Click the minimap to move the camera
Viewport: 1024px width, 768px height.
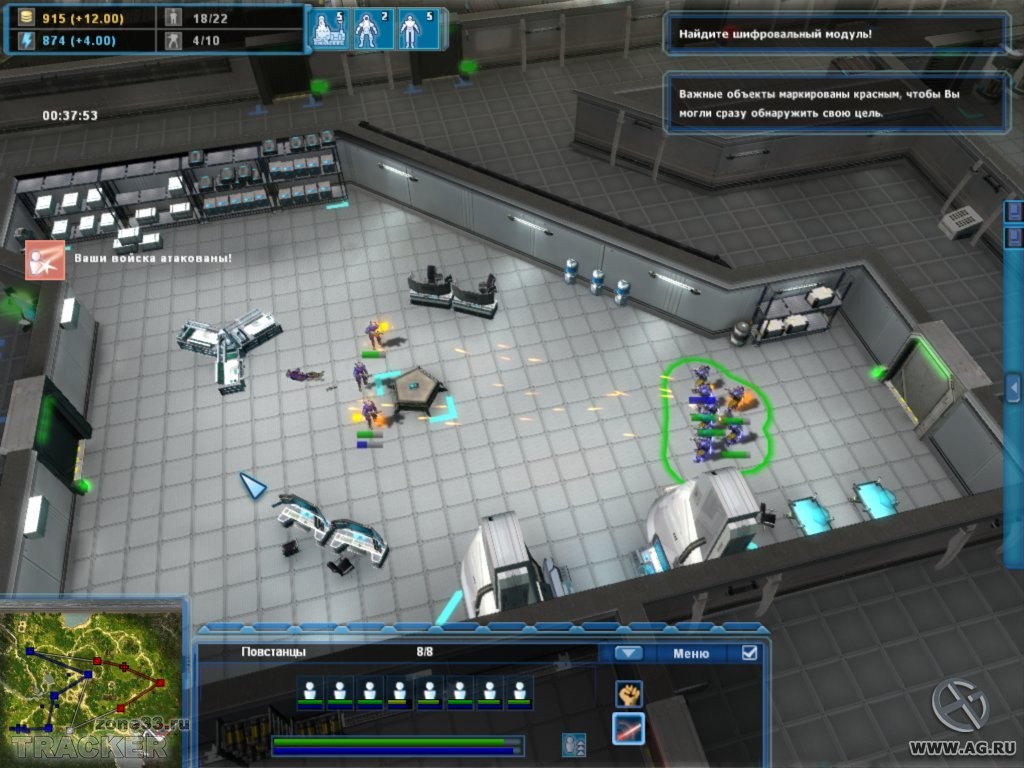[90, 680]
